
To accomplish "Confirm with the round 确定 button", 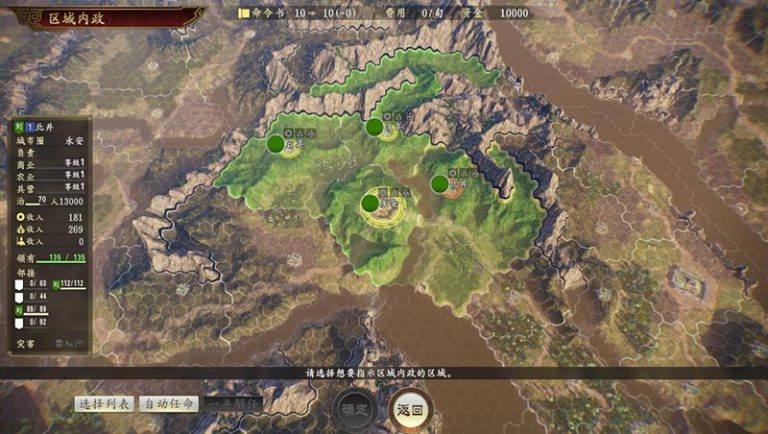I will coord(353,408).
